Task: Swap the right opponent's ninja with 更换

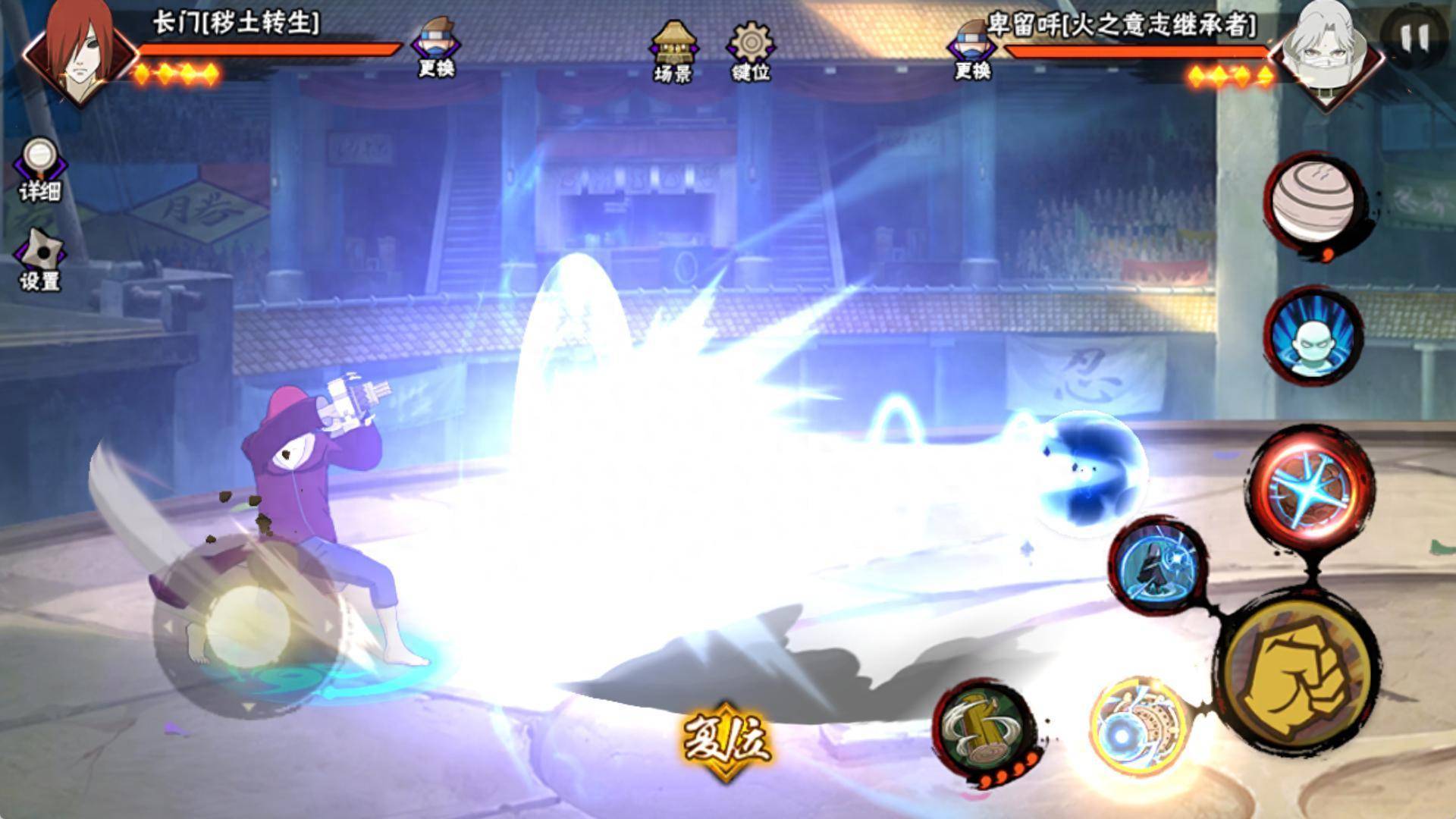Action: [x=973, y=49]
